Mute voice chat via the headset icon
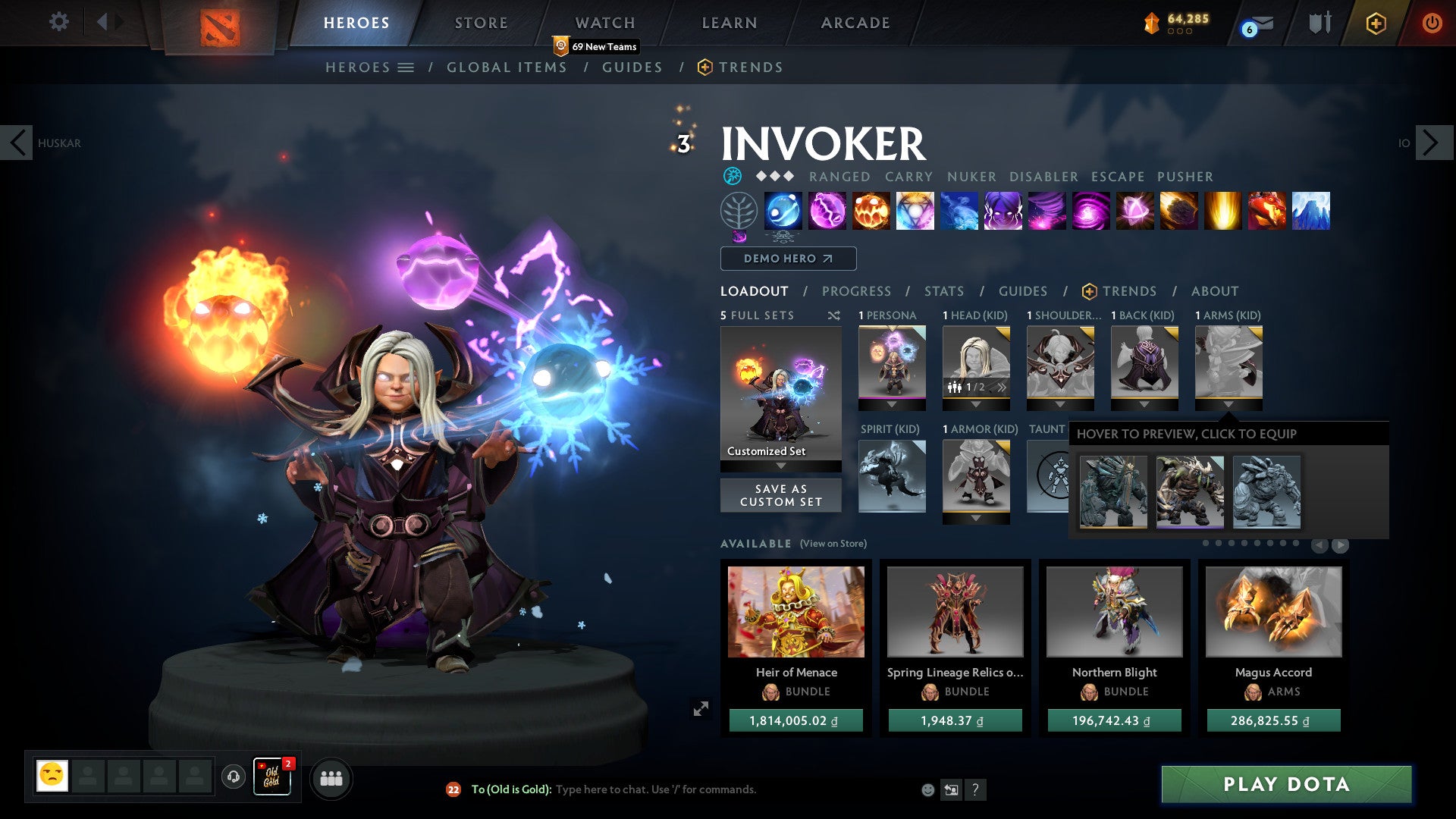 [233, 777]
